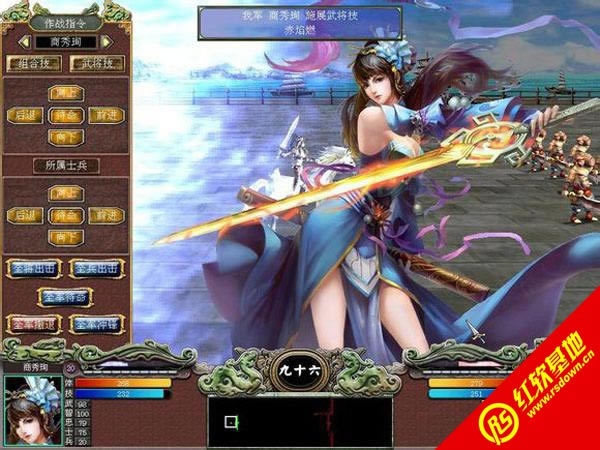Open the 武将技 general skill menu
Viewport: 600px width, 450px height.
(x=97, y=64)
